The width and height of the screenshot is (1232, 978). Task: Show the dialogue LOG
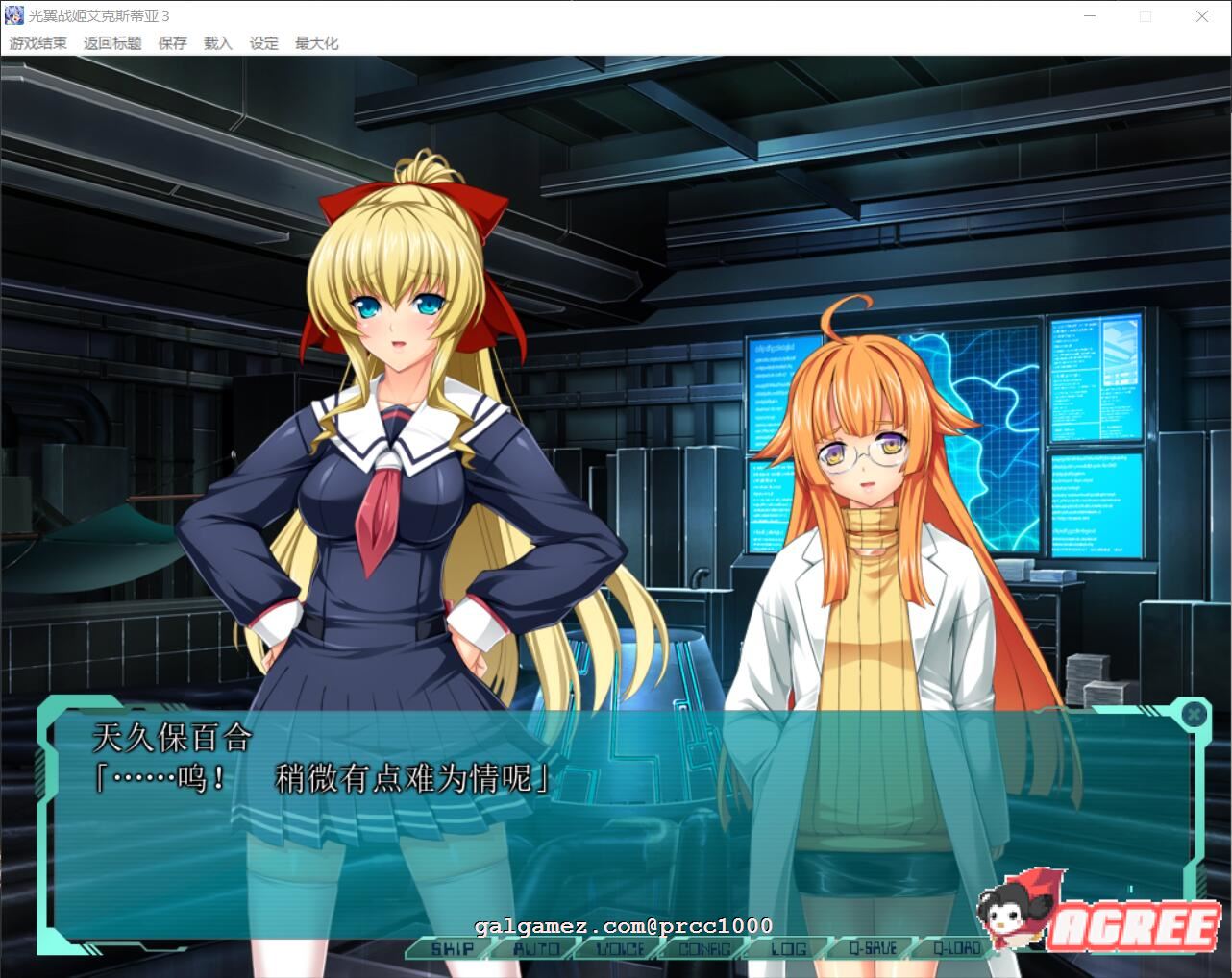pos(788,949)
